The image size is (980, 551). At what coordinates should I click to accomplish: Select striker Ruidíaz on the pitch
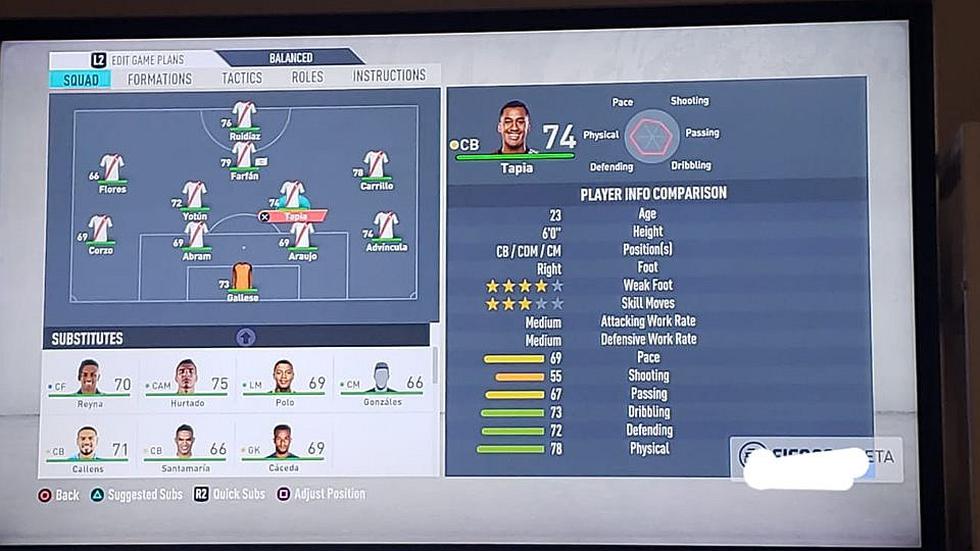[x=244, y=117]
